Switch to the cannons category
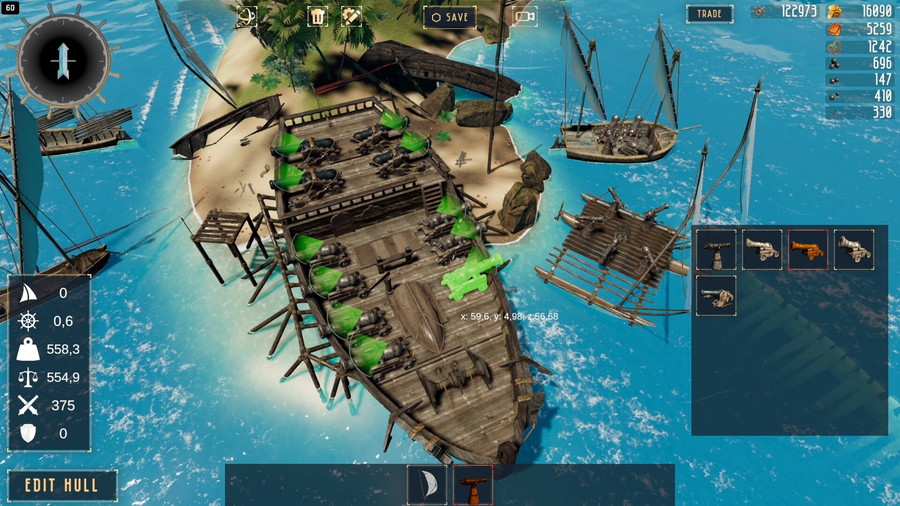The image size is (900, 506). click(472, 485)
